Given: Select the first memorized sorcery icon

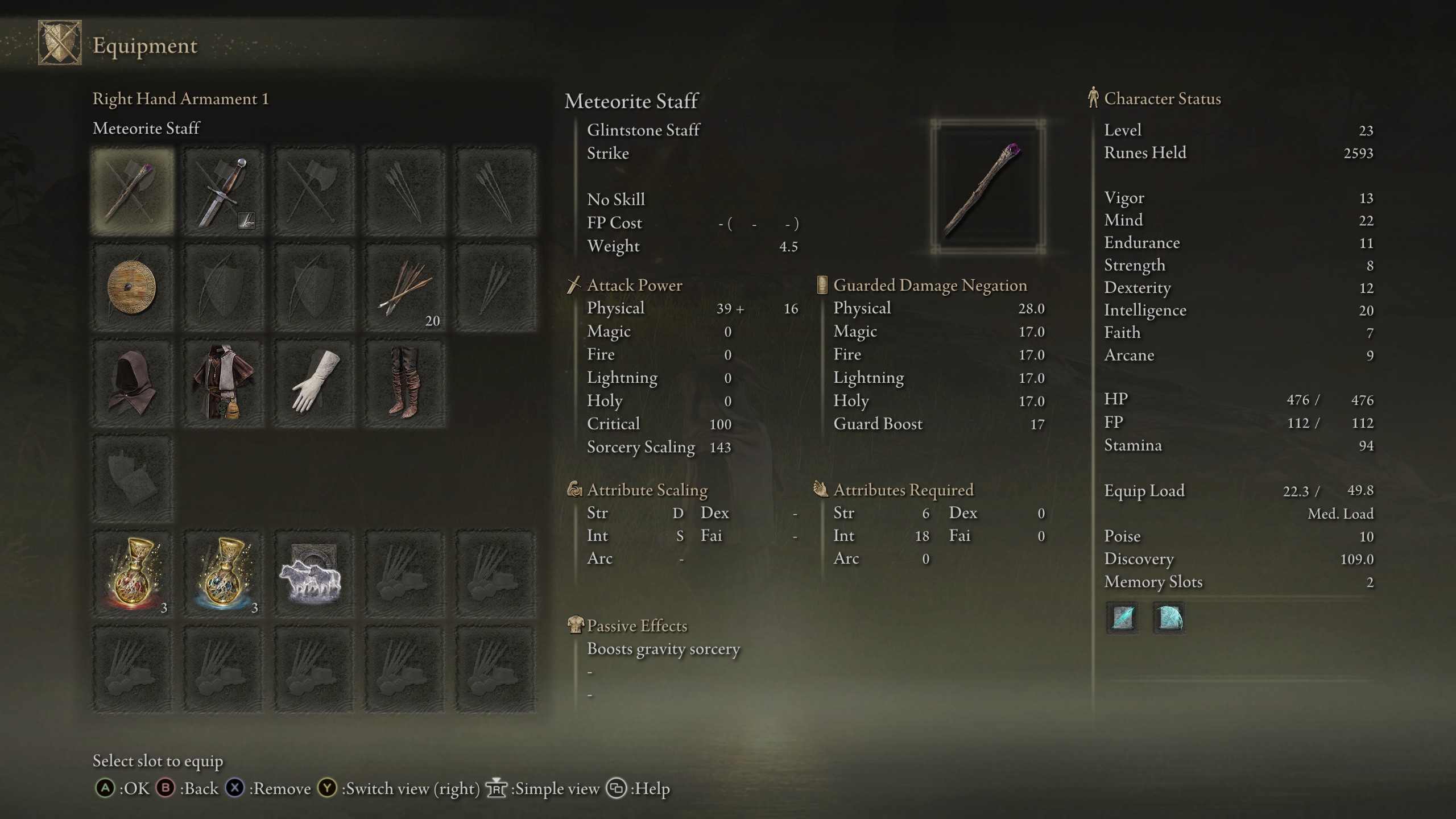Looking at the screenshot, I should coord(1123,618).
